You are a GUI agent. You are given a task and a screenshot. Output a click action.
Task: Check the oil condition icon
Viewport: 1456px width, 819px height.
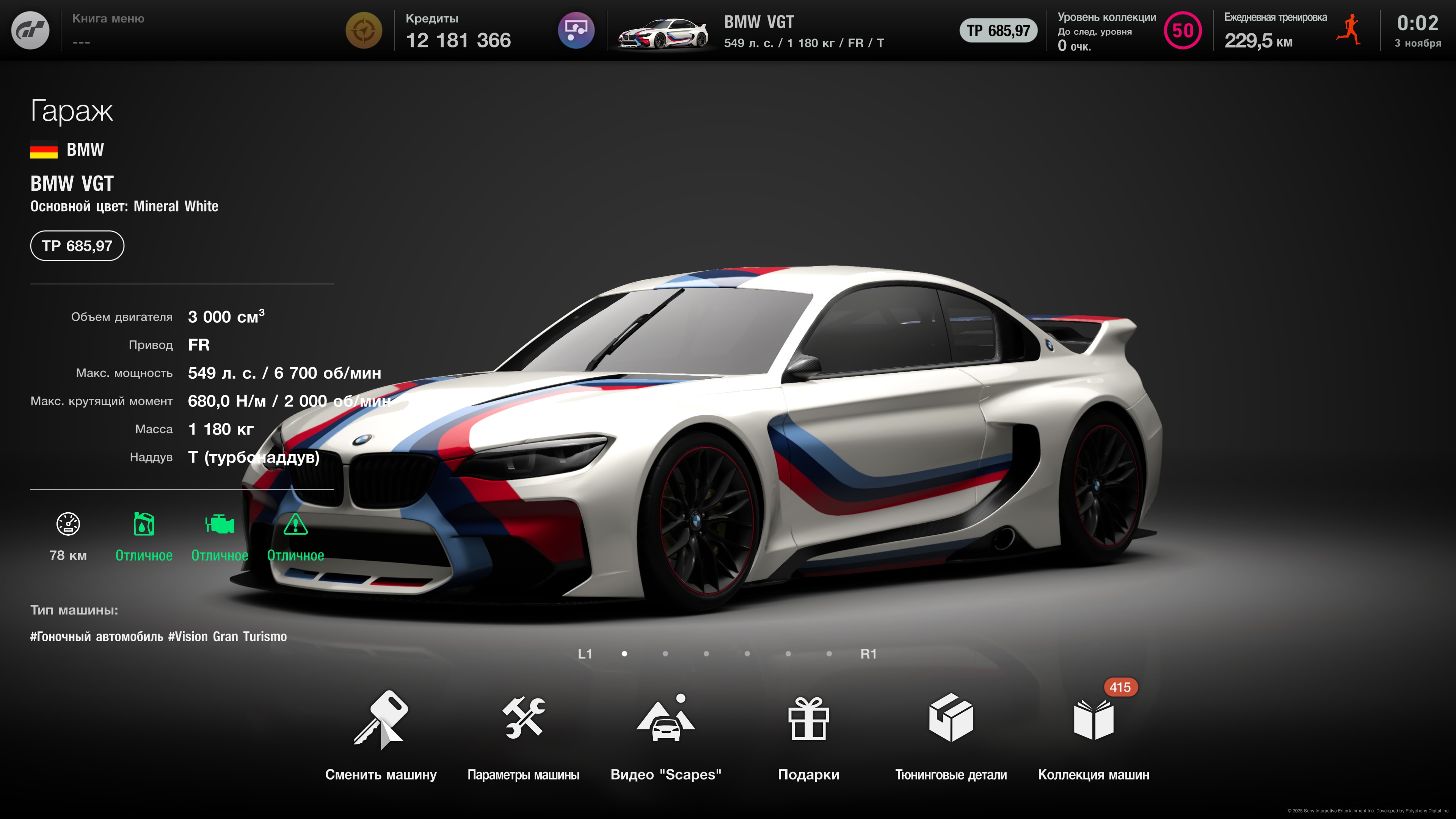[x=144, y=524]
